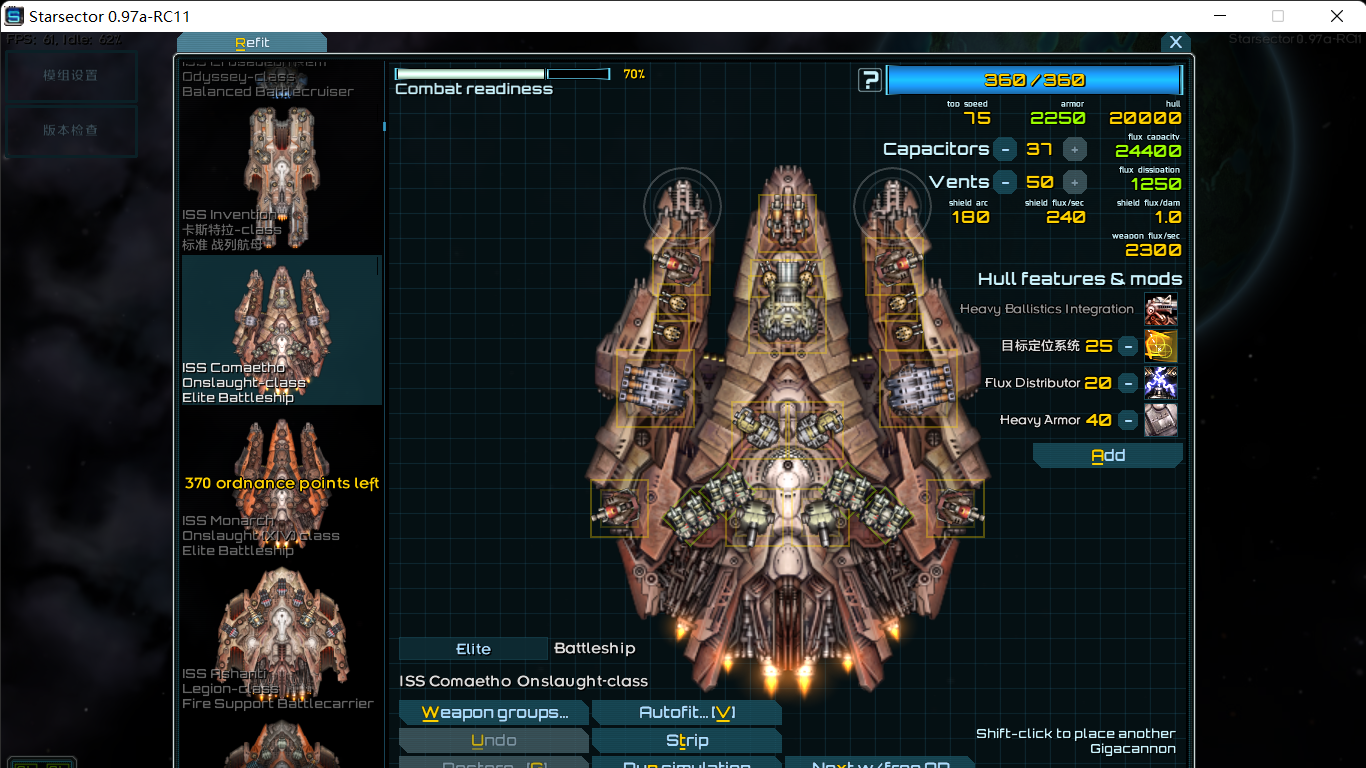Open the Weapon groups menu
The width and height of the screenshot is (1366, 768).
494,713
